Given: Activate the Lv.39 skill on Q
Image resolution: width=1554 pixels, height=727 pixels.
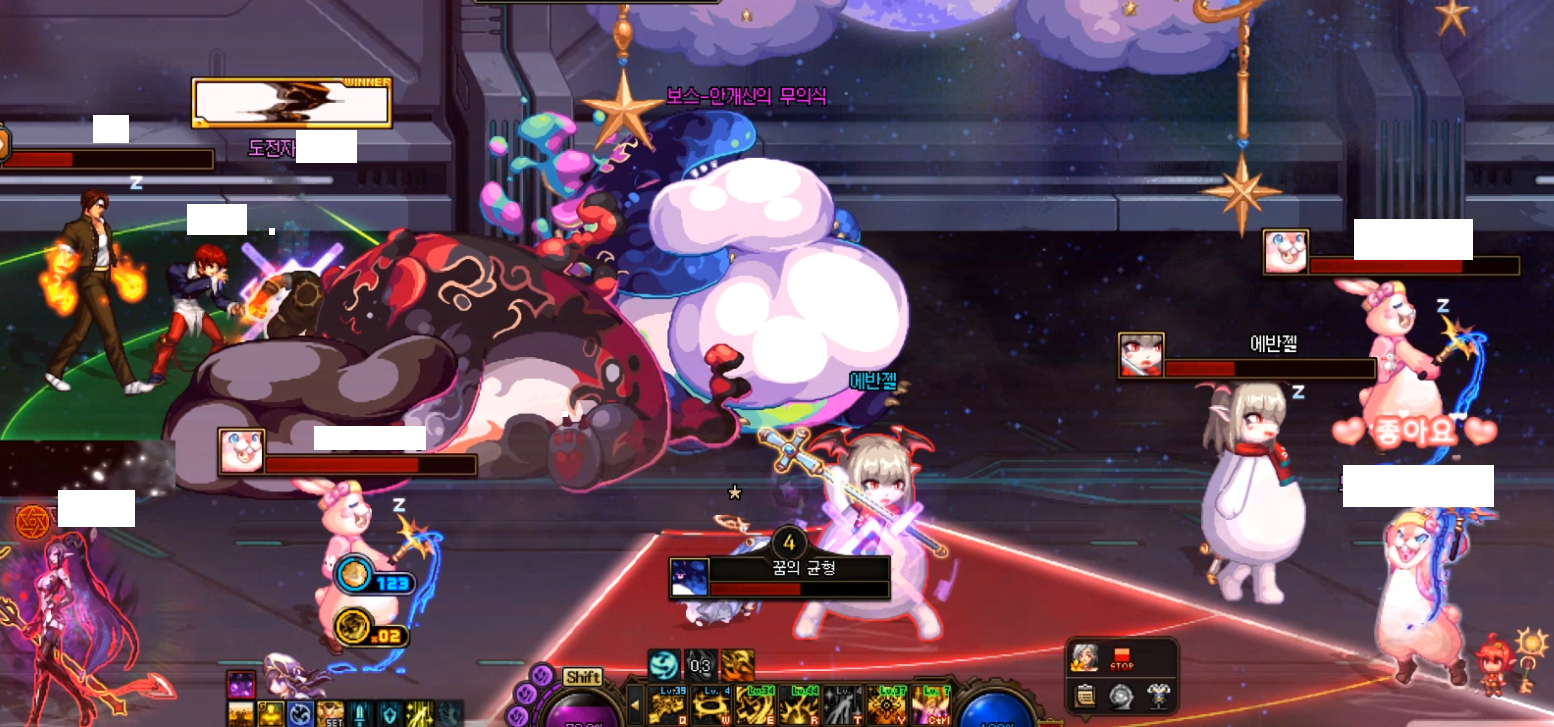Looking at the screenshot, I should click(x=666, y=707).
